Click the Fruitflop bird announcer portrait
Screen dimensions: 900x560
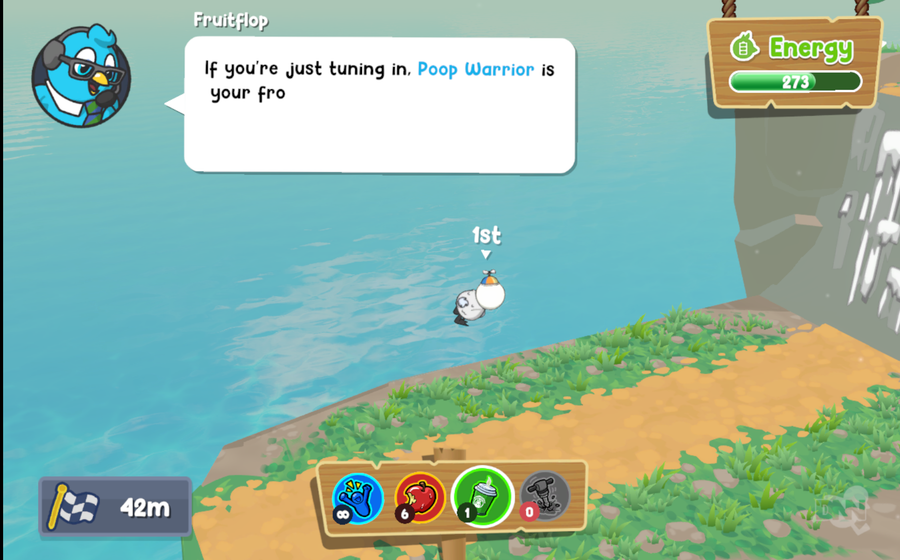[x=81, y=77]
